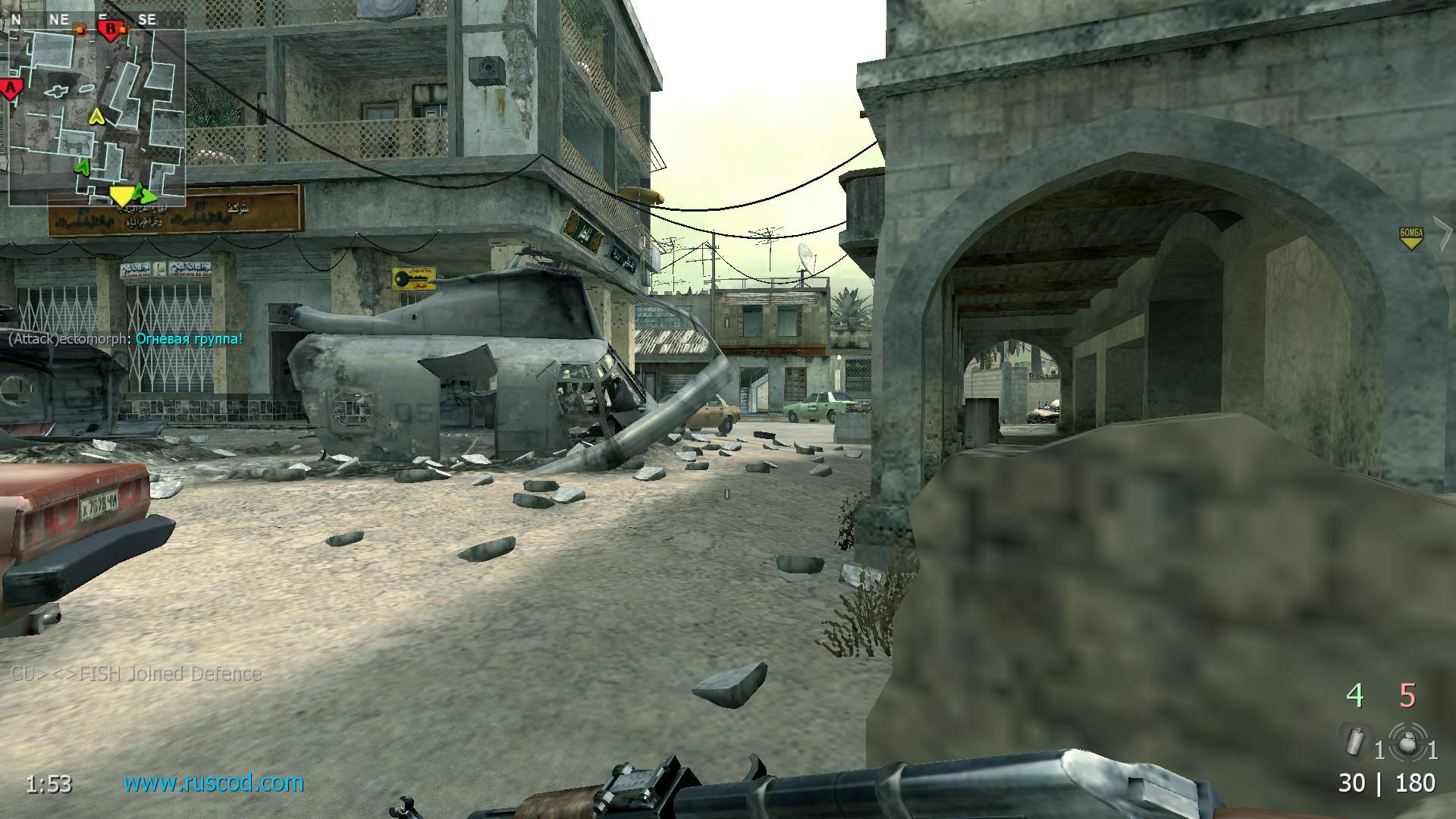Toggle the orange square marker near B
Viewport: 1456px width, 819px height.
[x=122, y=28]
